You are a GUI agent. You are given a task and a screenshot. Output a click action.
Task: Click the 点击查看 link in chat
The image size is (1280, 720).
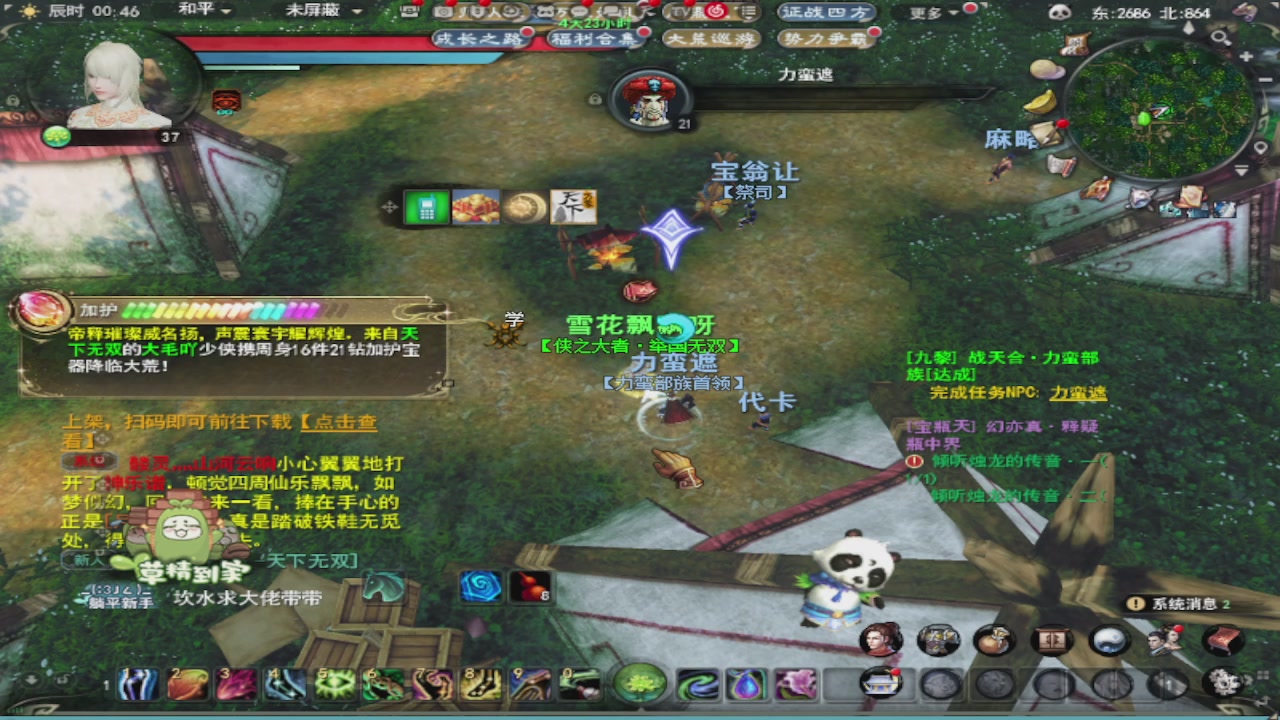[x=345, y=422]
